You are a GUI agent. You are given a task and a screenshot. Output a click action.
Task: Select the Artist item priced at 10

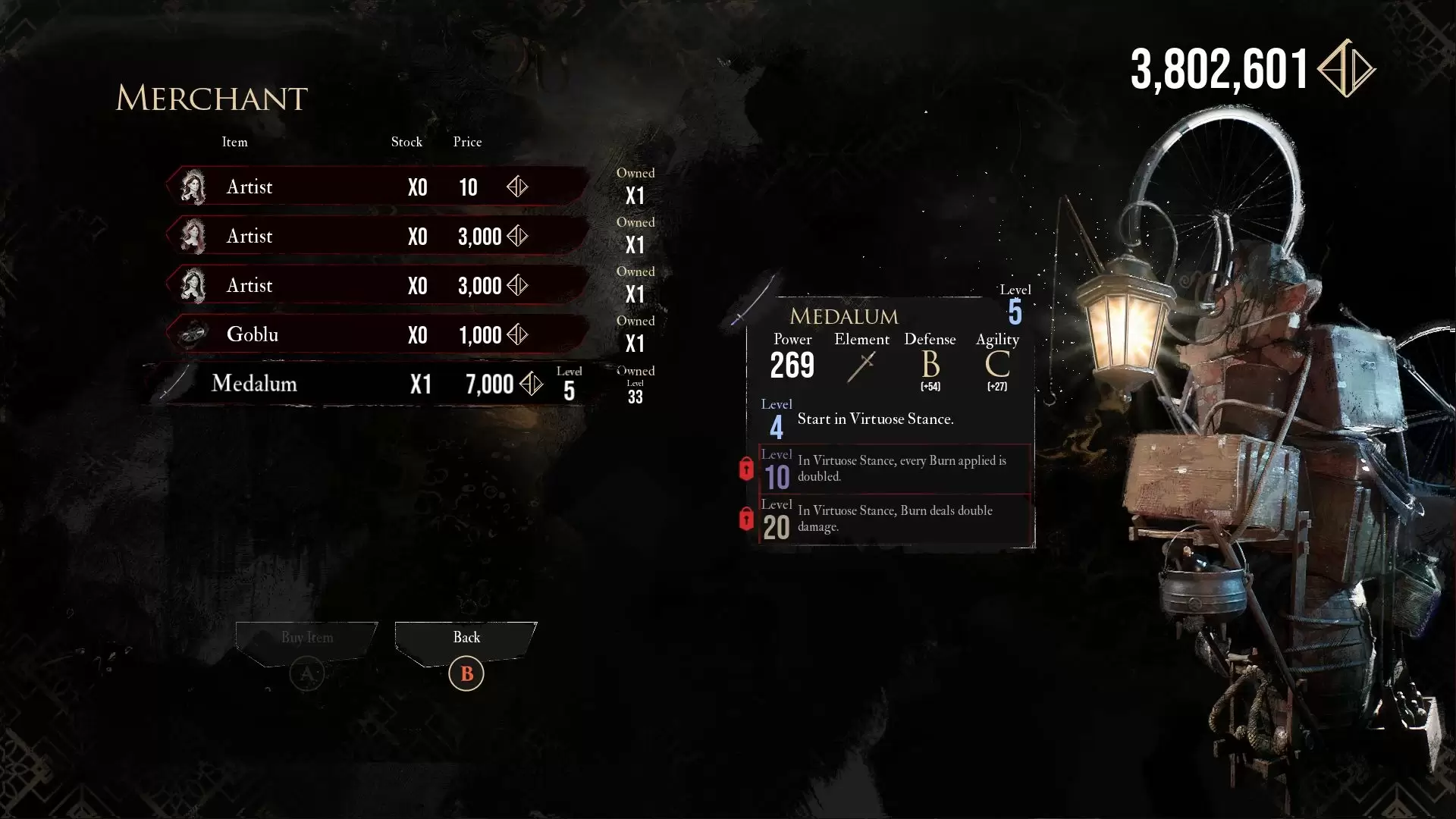pos(378,187)
